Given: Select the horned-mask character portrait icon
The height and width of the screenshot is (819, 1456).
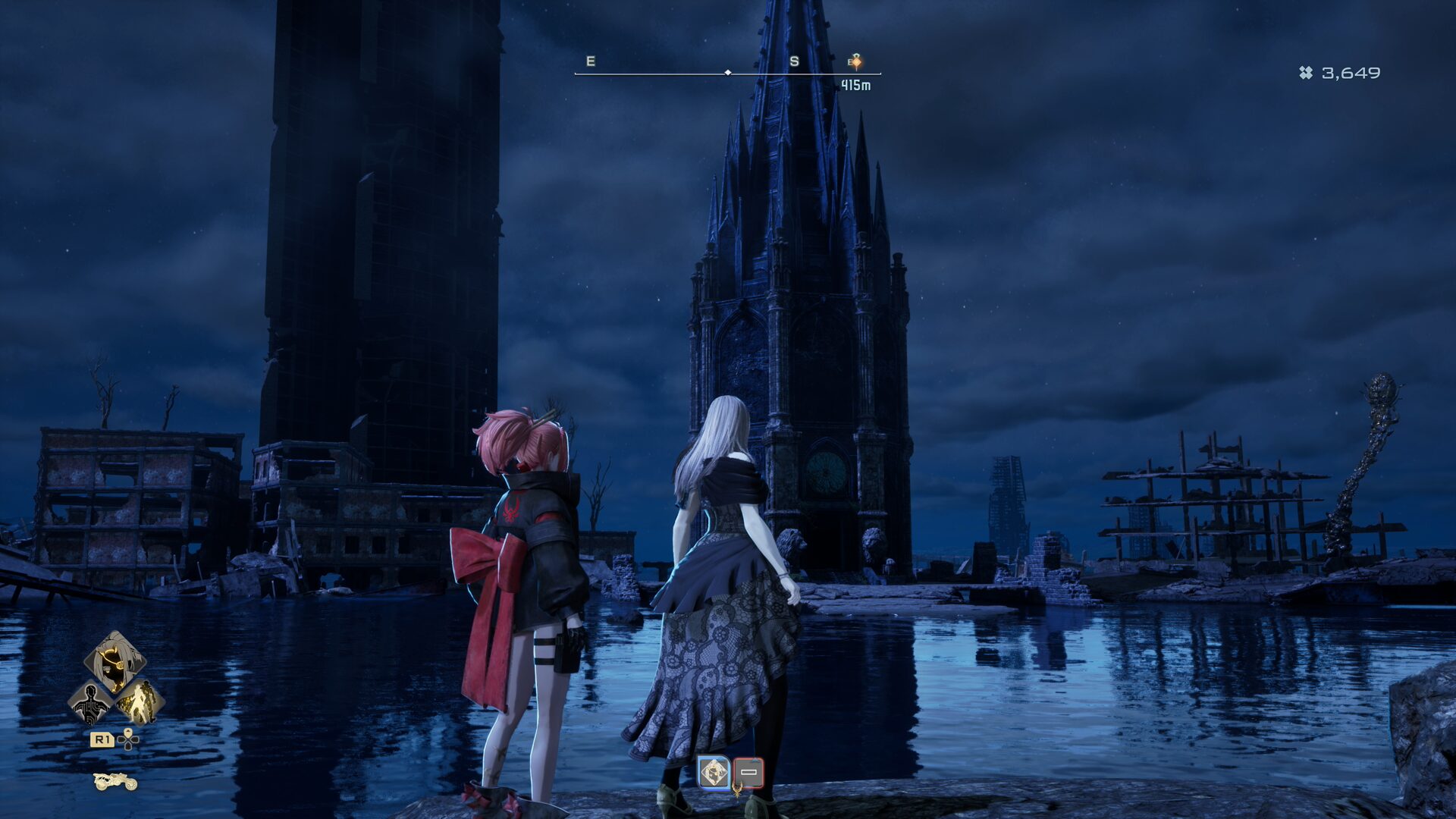Looking at the screenshot, I should click(x=115, y=661).
